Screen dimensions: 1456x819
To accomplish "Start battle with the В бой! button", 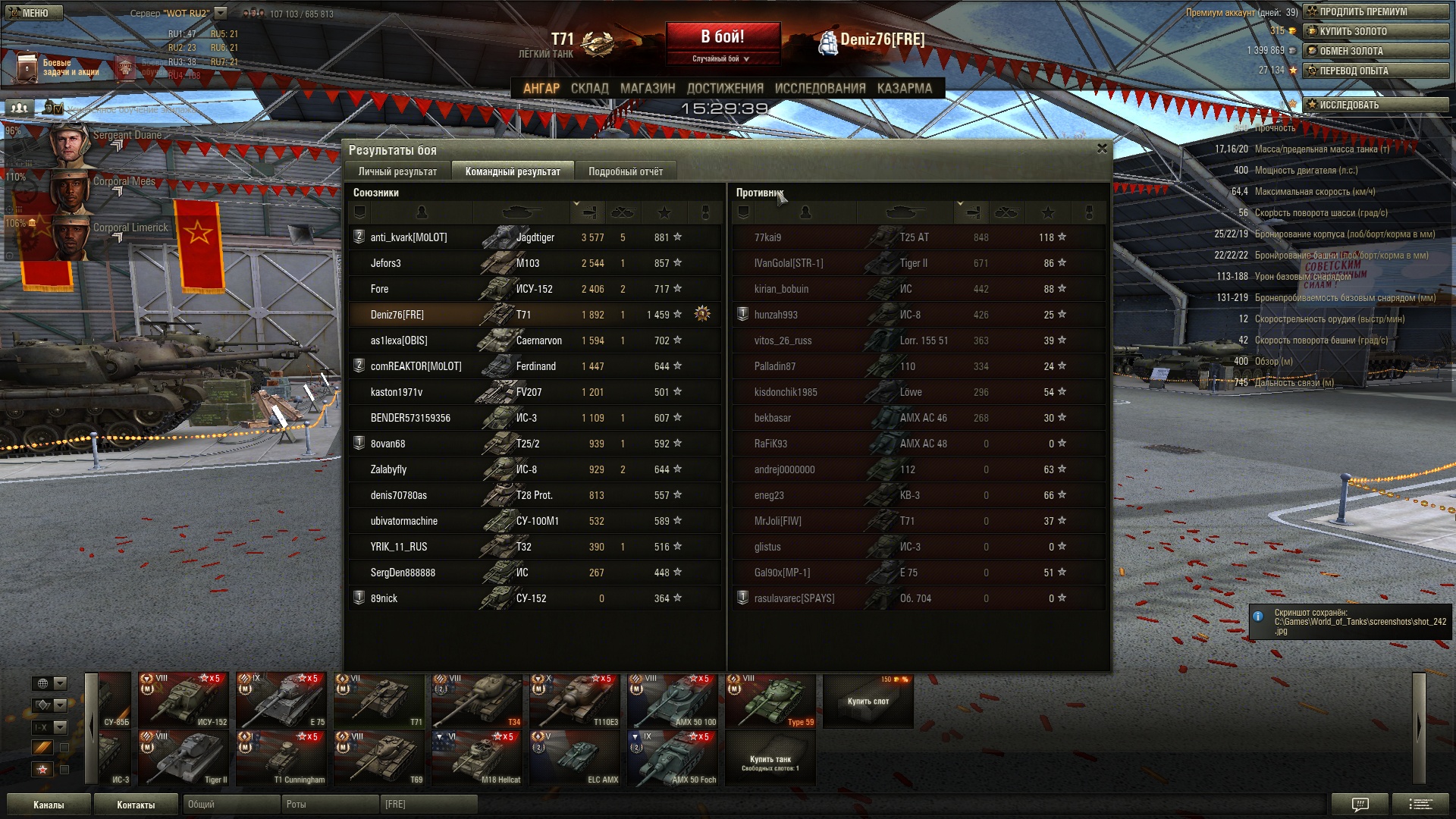I will [722, 37].
